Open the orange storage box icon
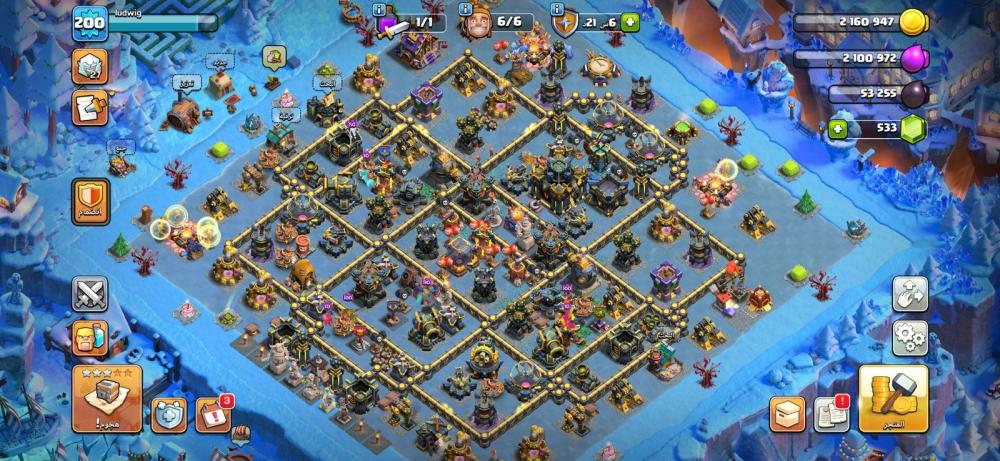 (x=787, y=414)
